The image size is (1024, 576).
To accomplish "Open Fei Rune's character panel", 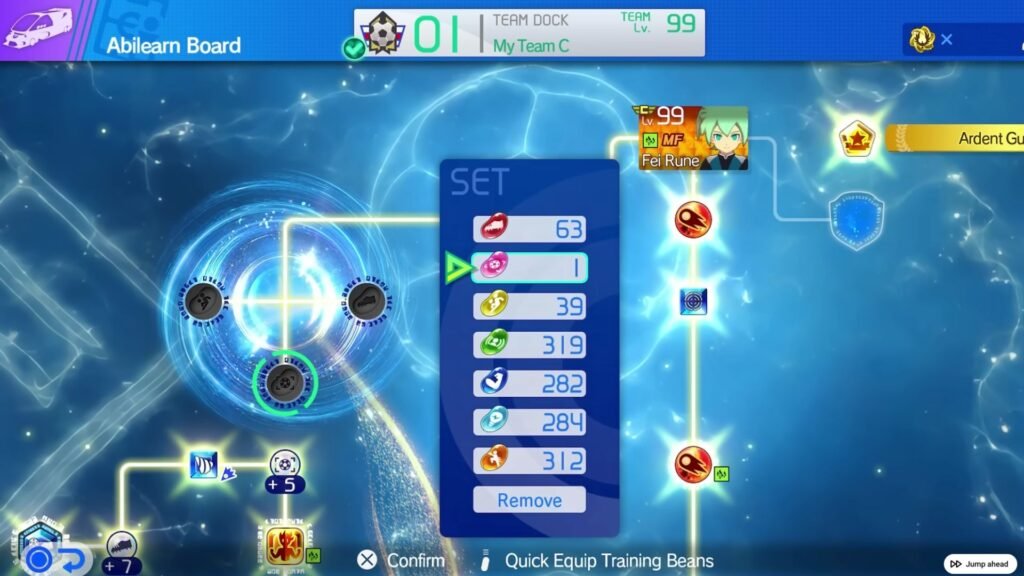I will coord(693,138).
